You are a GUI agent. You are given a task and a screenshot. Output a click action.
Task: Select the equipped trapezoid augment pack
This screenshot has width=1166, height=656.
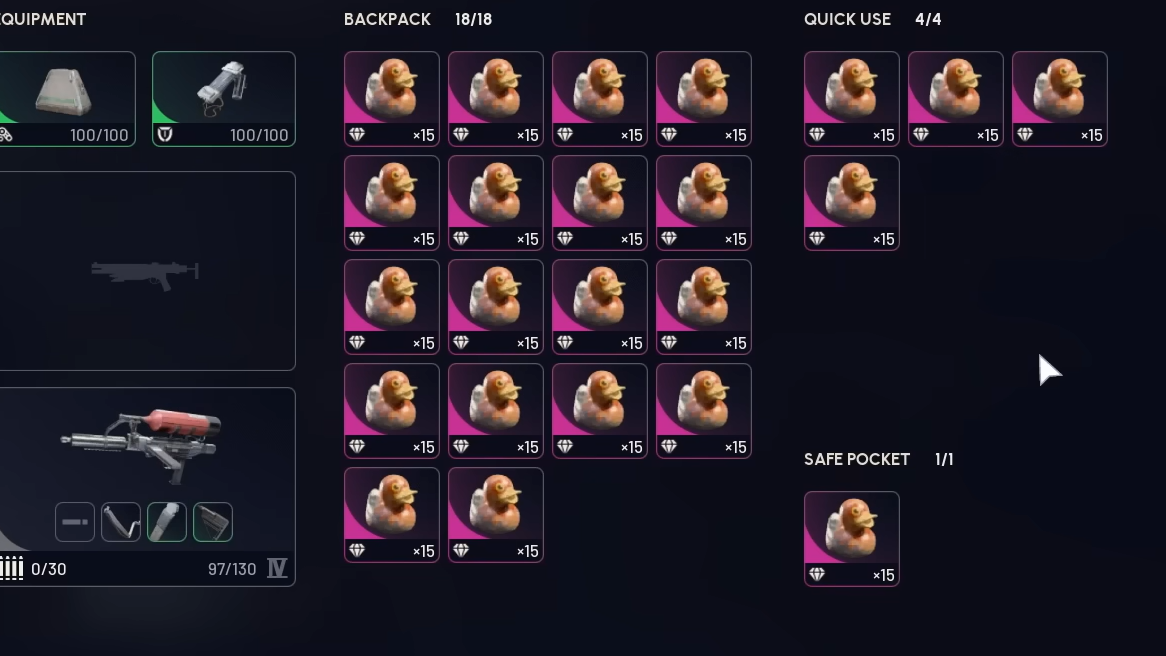[66, 98]
